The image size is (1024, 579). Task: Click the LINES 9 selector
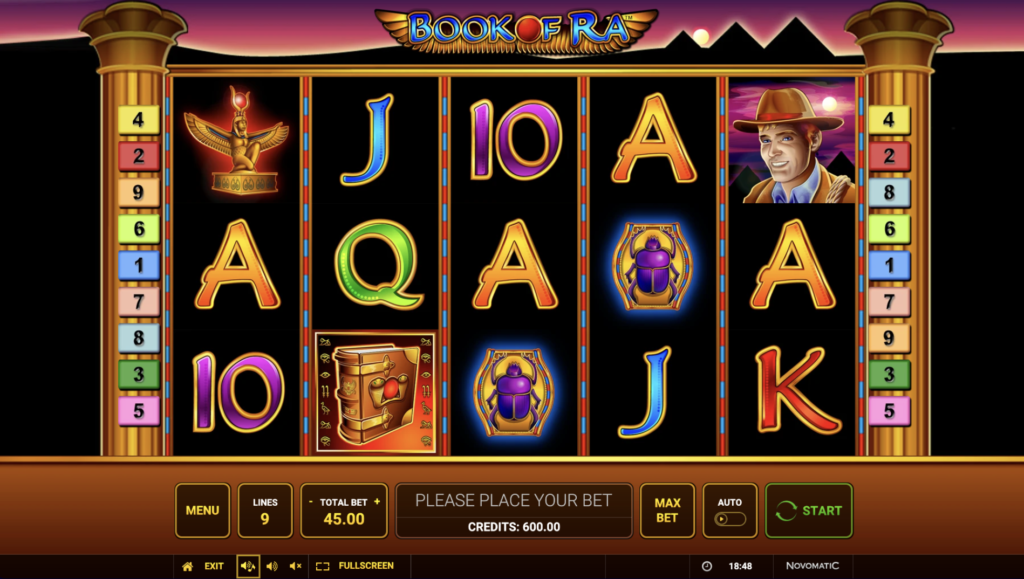coord(265,510)
